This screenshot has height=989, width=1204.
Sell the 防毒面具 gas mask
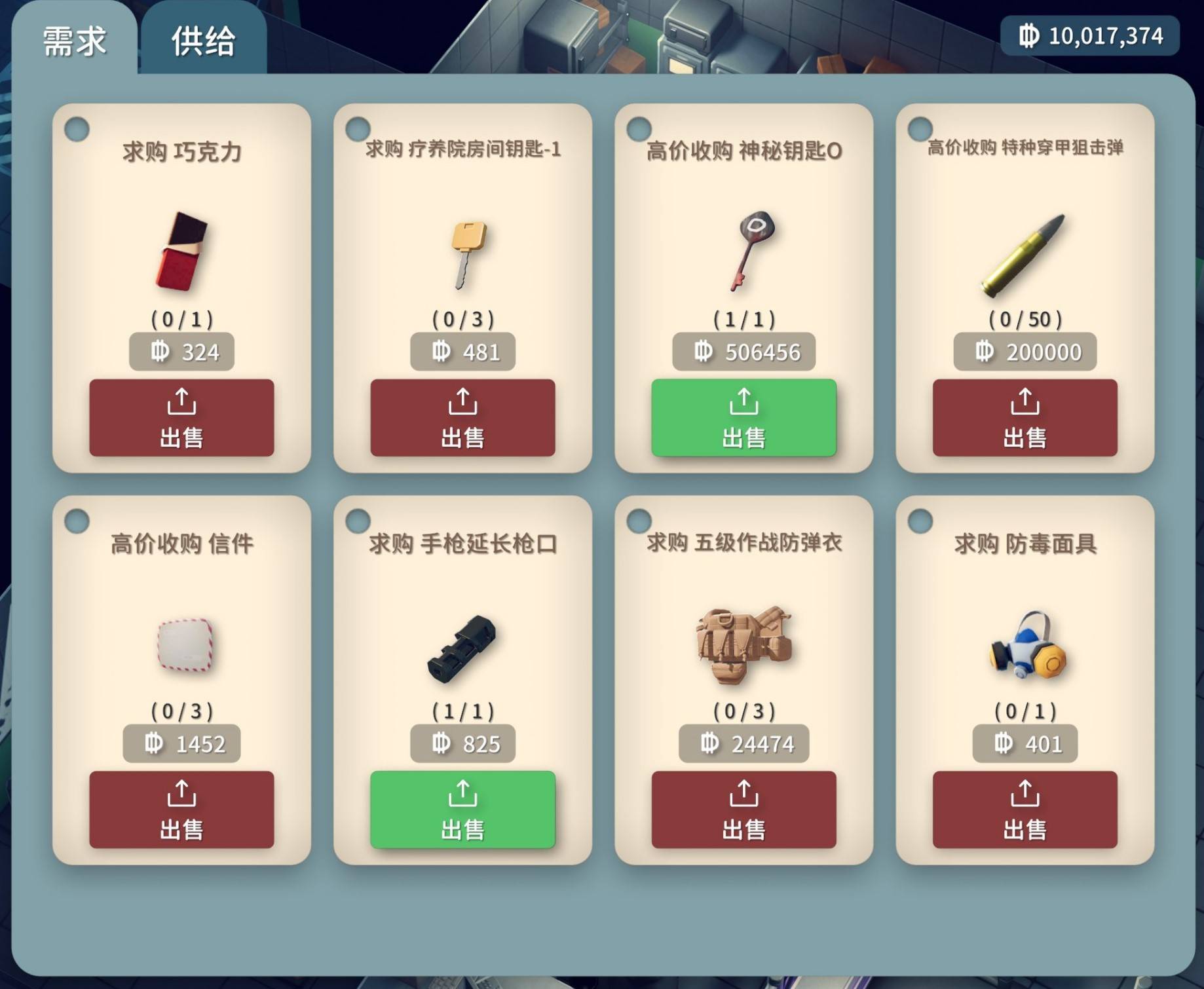coord(1025,810)
